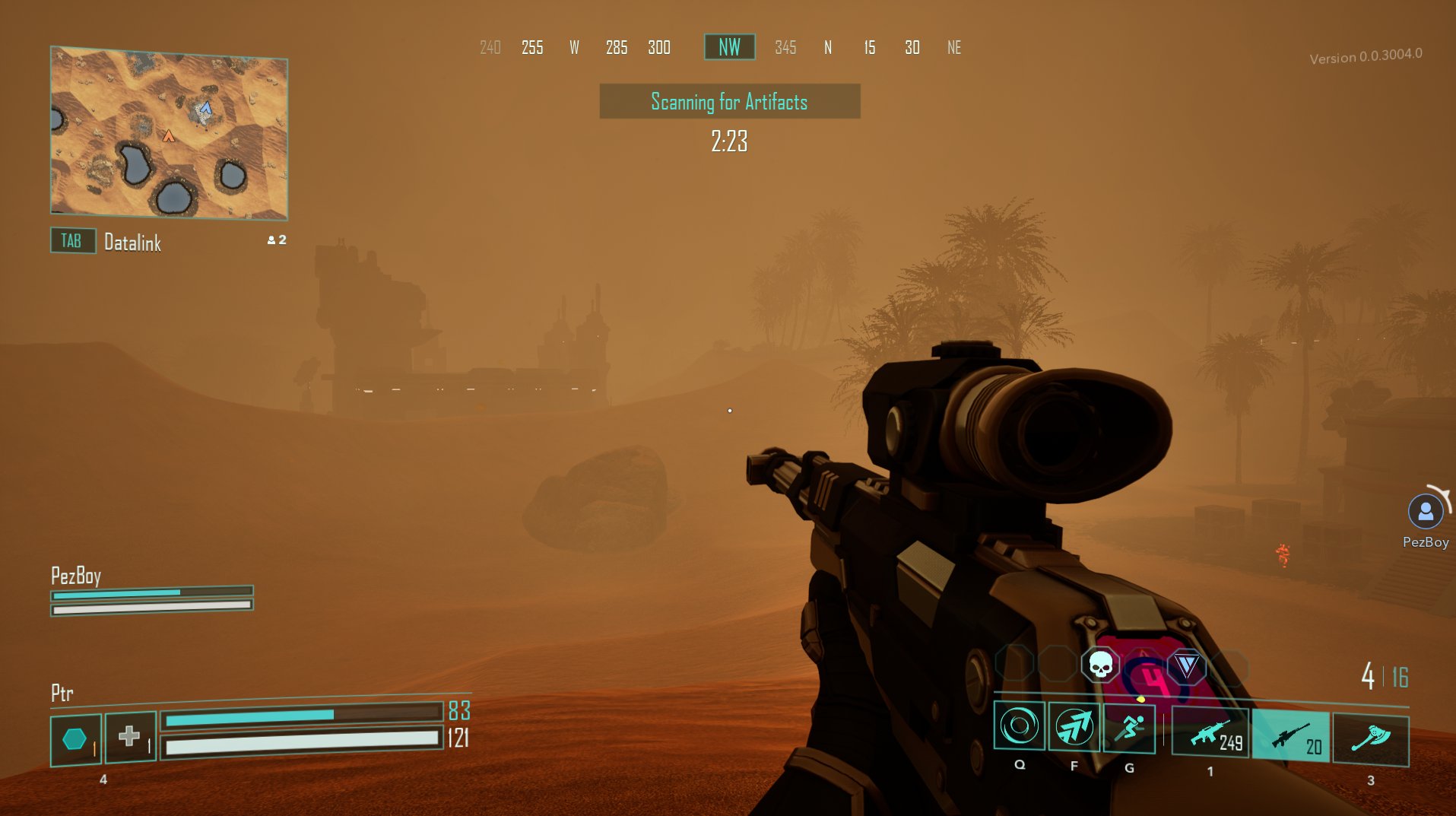The width and height of the screenshot is (1456, 816).
Task: Click the Scanning for Artifacts objective banner
Action: (x=729, y=101)
